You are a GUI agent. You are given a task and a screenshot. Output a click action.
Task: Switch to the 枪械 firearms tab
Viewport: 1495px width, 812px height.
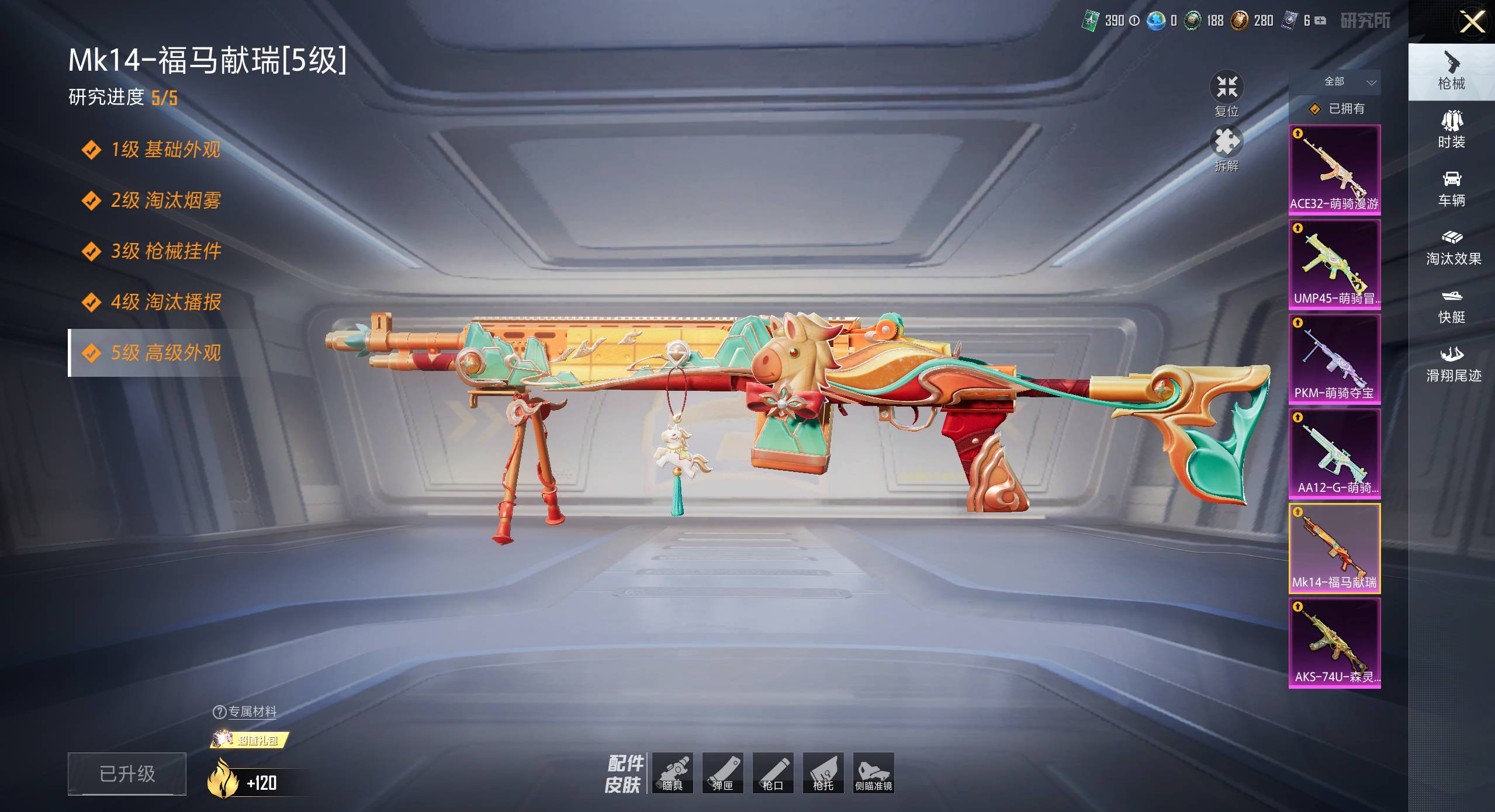pyautogui.click(x=1451, y=72)
